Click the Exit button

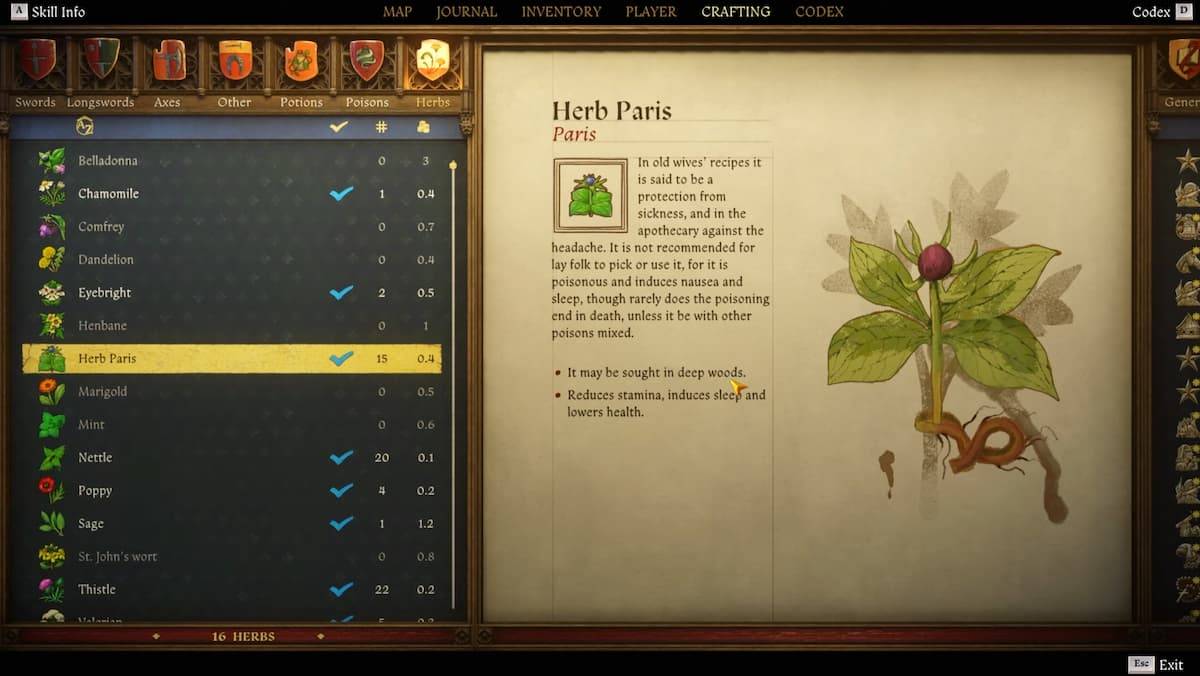point(1170,665)
